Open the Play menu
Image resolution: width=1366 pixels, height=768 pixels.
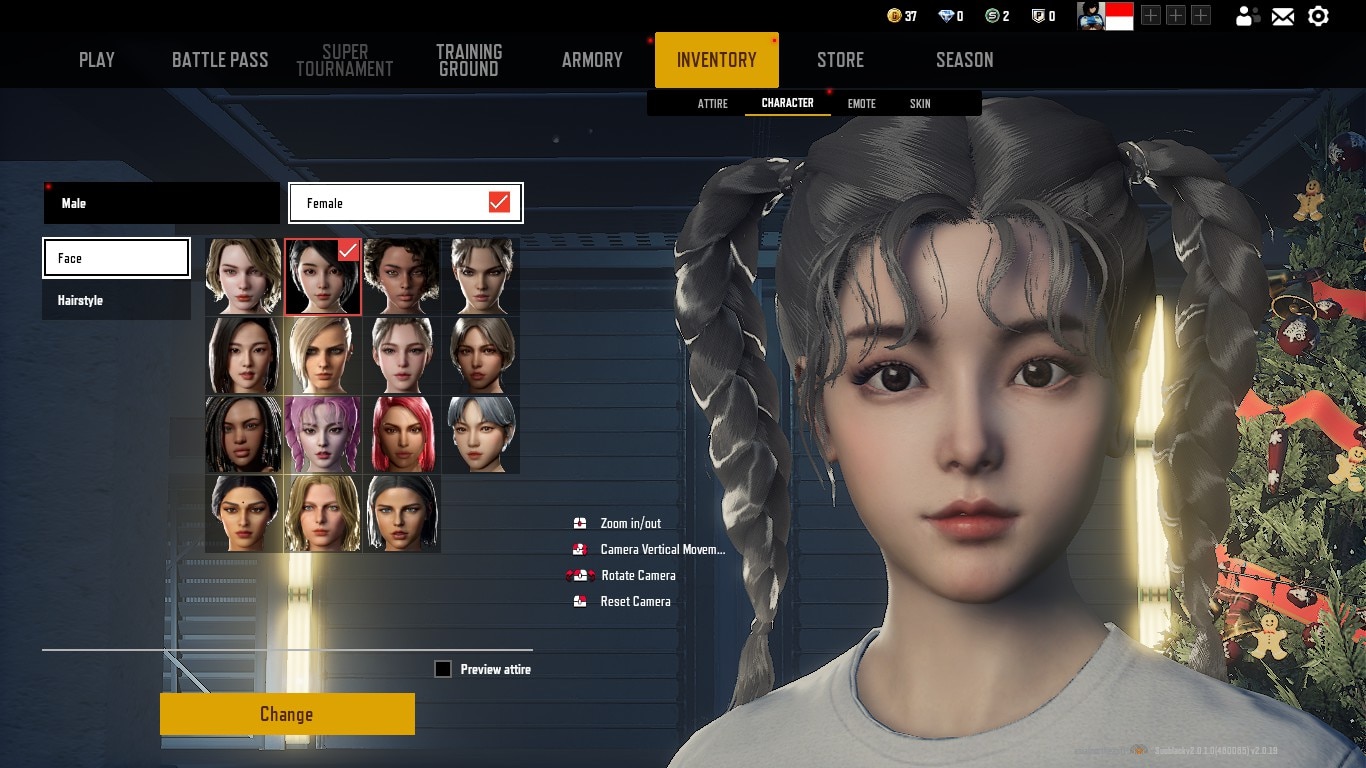click(97, 60)
